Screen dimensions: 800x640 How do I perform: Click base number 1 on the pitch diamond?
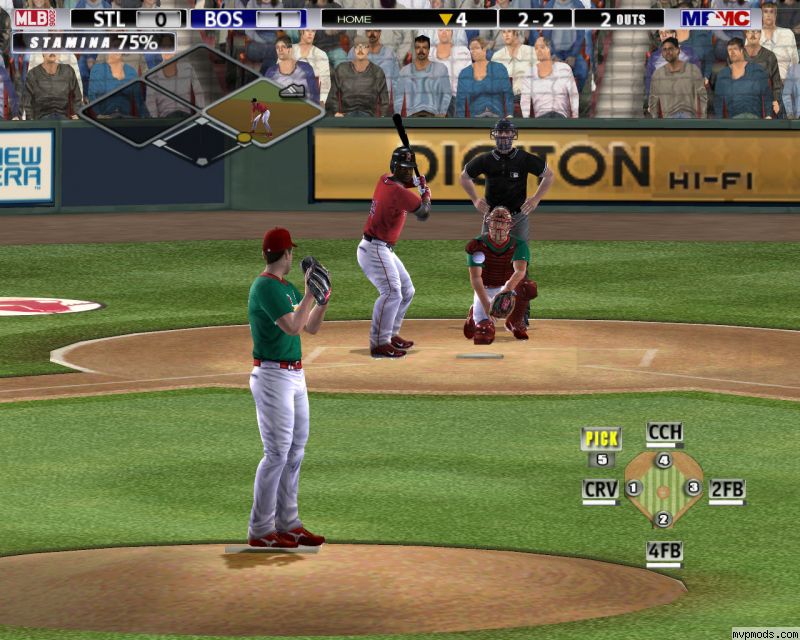point(633,488)
